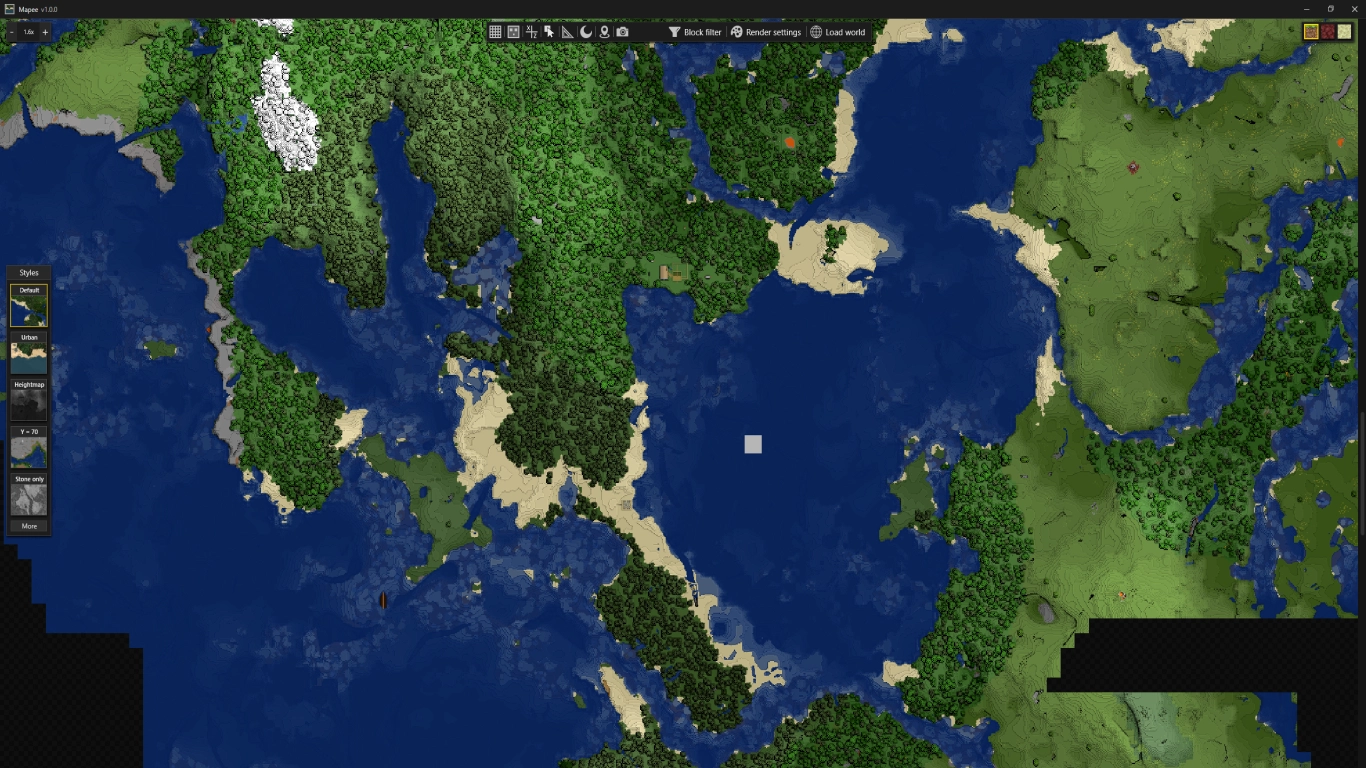Expand more styles with the More button

pyautogui.click(x=28, y=525)
